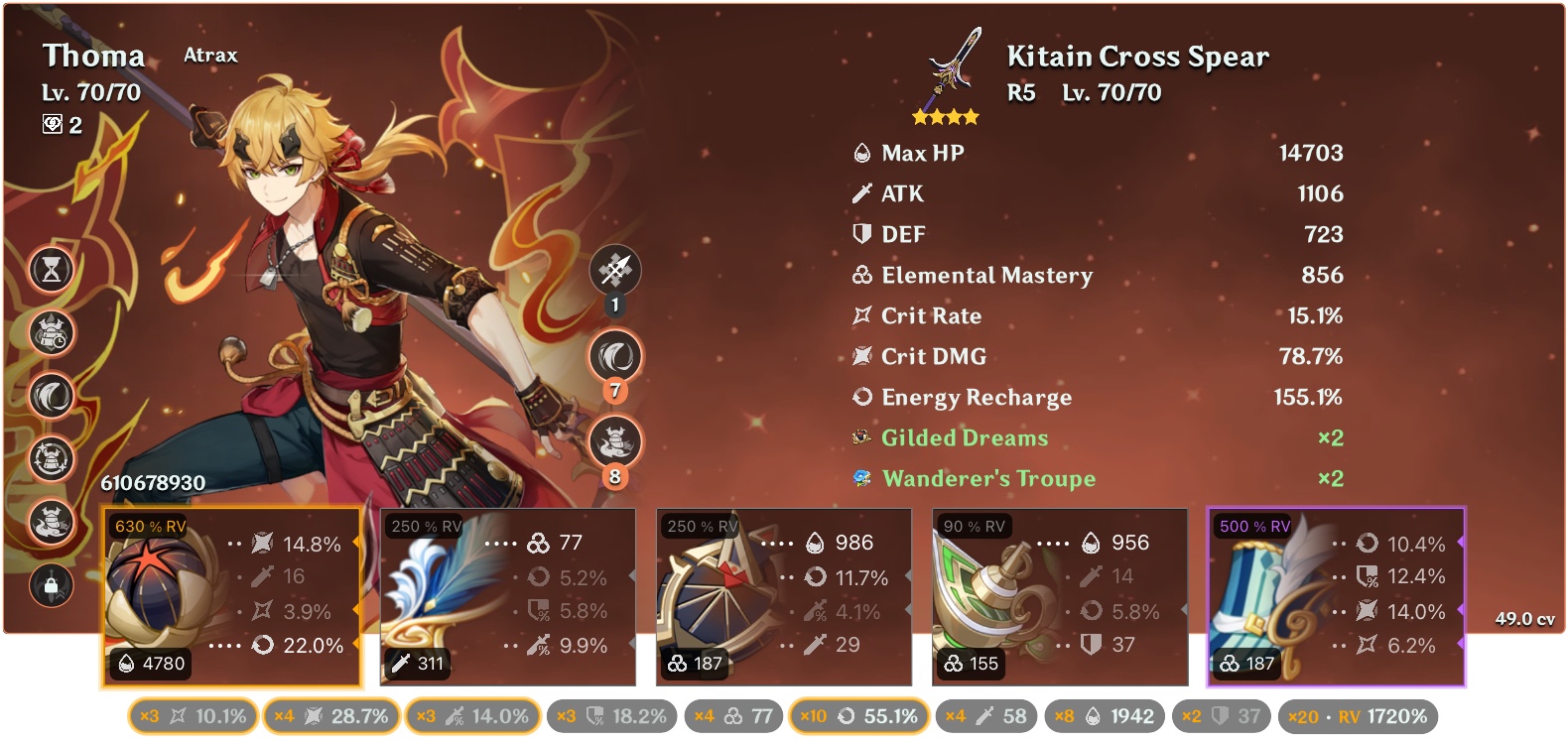Click the Atrax nickname label
1568x741 pixels.
click(x=209, y=55)
